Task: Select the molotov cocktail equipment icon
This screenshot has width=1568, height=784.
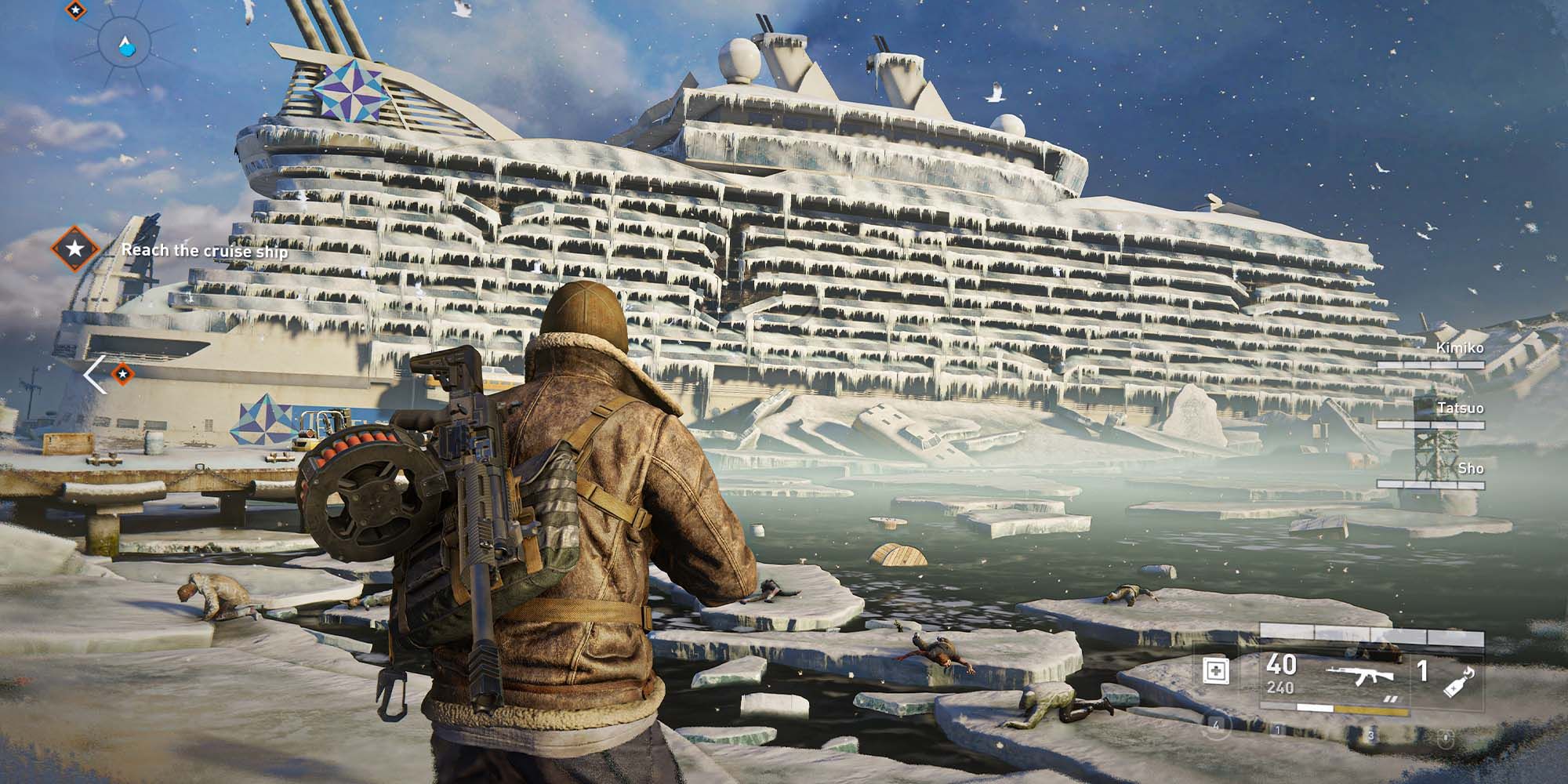Action: pos(1460,680)
